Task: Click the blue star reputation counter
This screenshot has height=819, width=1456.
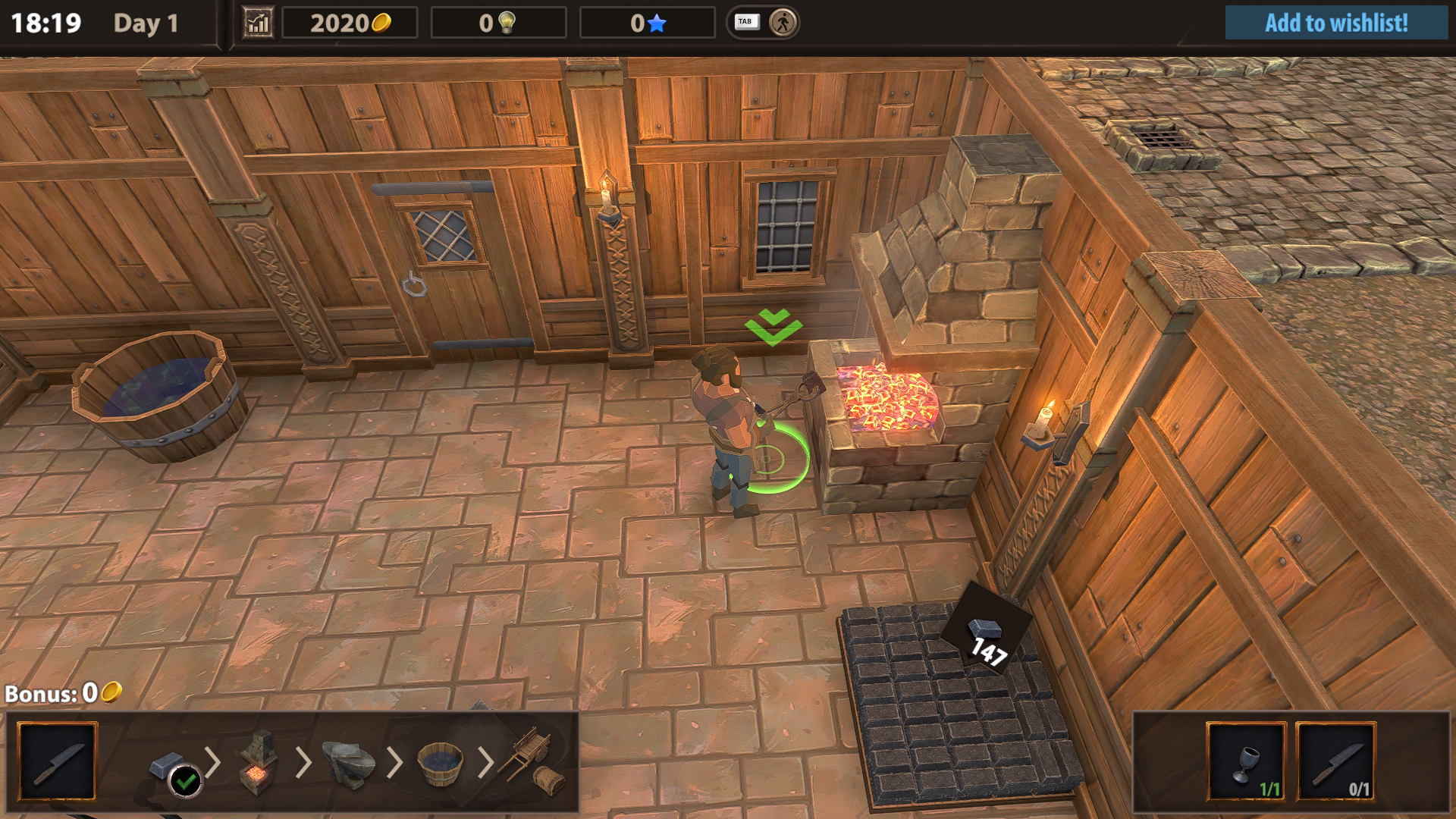Action: (657, 23)
